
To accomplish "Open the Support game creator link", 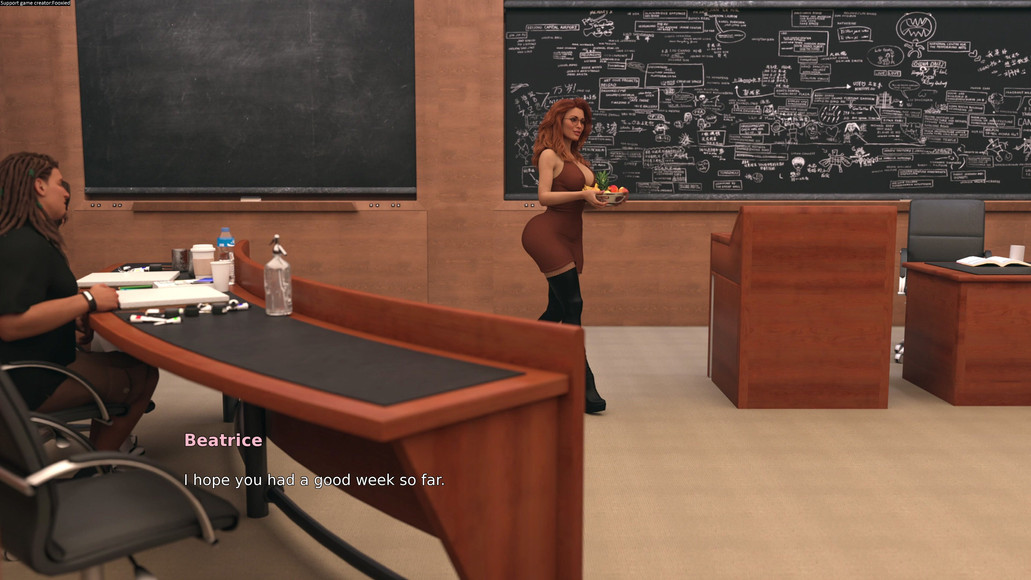I will 36,4.
